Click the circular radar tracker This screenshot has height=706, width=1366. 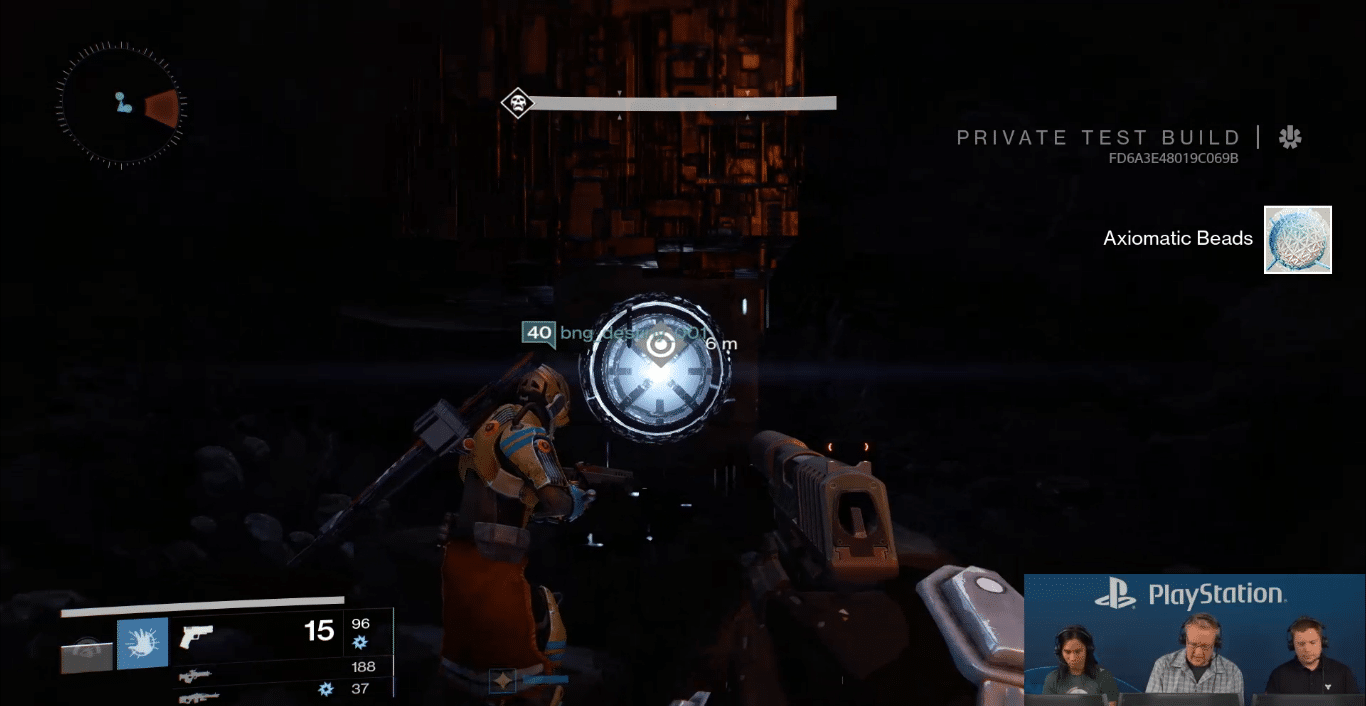[x=120, y=104]
